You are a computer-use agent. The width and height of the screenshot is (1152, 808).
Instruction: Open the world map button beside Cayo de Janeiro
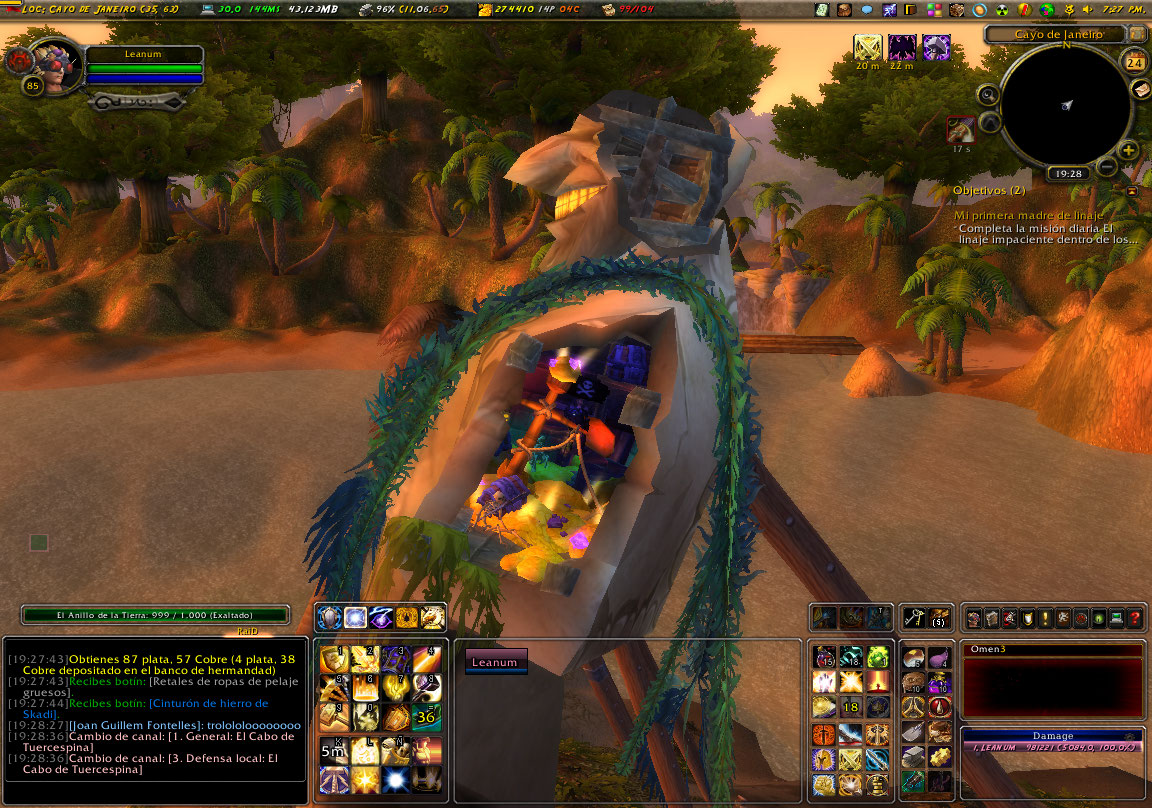tap(1138, 34)
